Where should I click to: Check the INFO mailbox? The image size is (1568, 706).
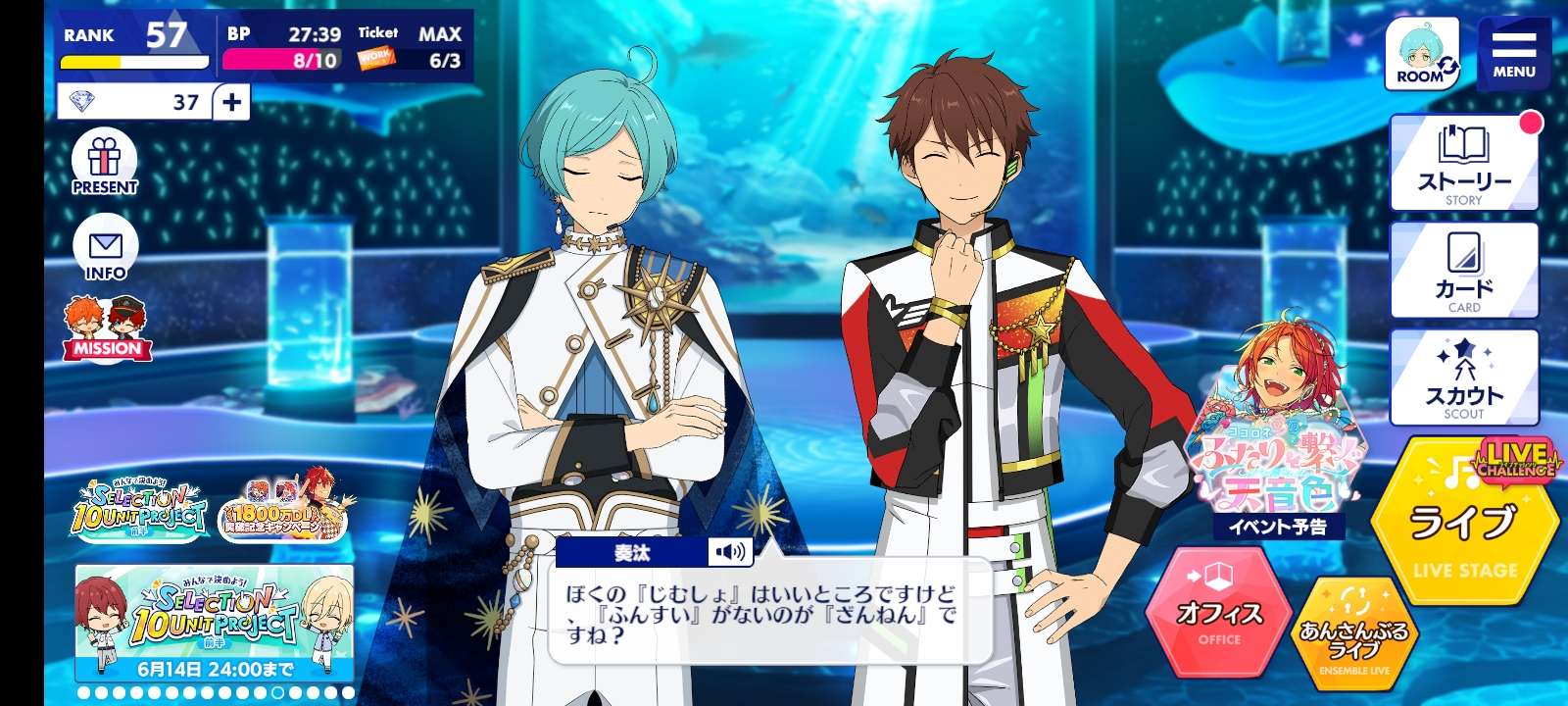105,248
